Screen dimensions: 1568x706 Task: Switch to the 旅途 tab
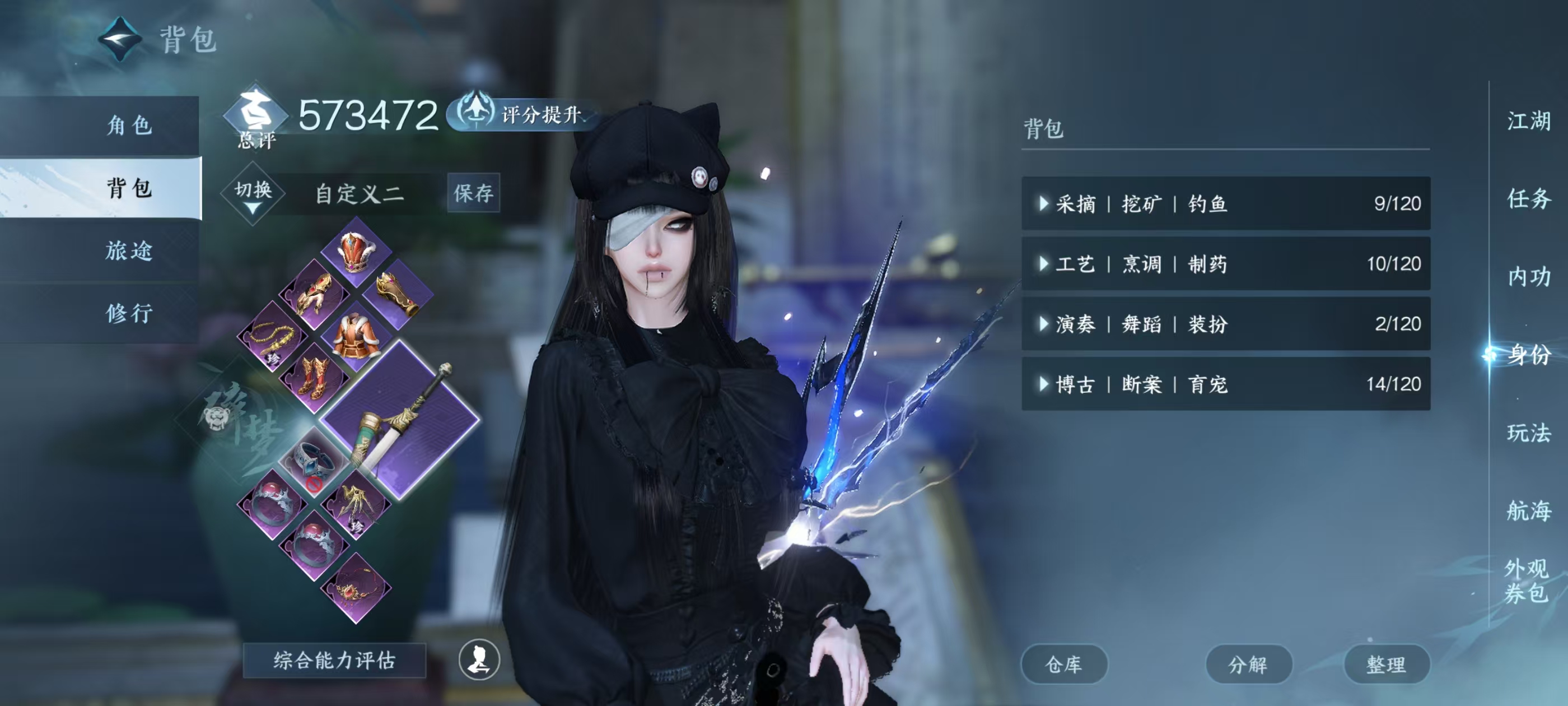130,250
